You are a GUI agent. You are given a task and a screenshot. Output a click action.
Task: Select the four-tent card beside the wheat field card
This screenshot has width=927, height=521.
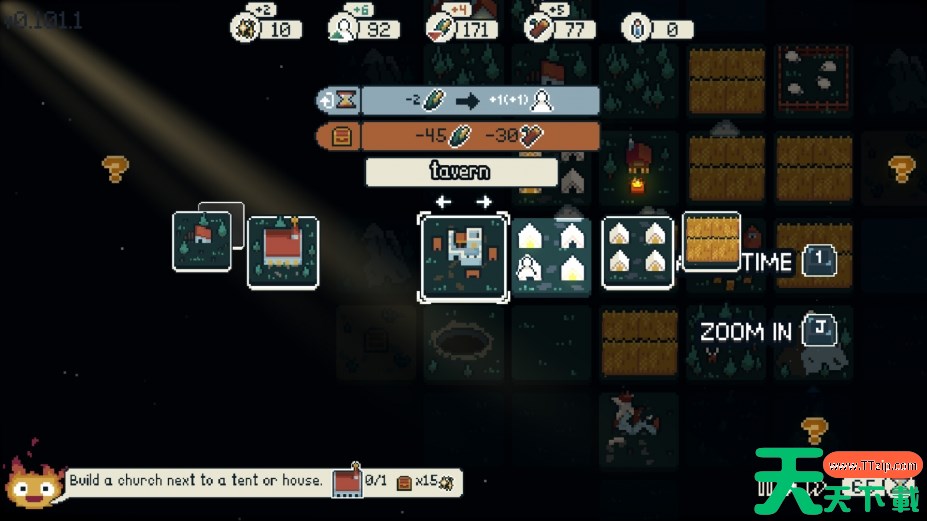pos(637,252)
